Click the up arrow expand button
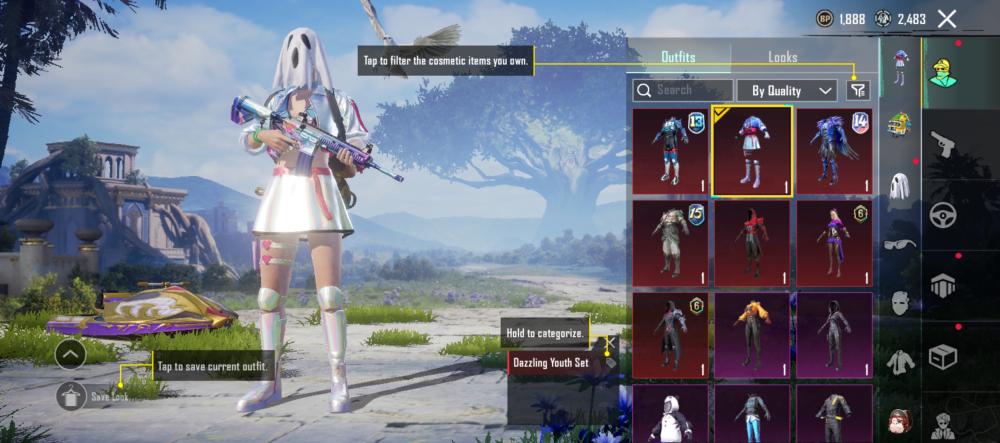Screen dimensions: 1000x443 point(70,353)
